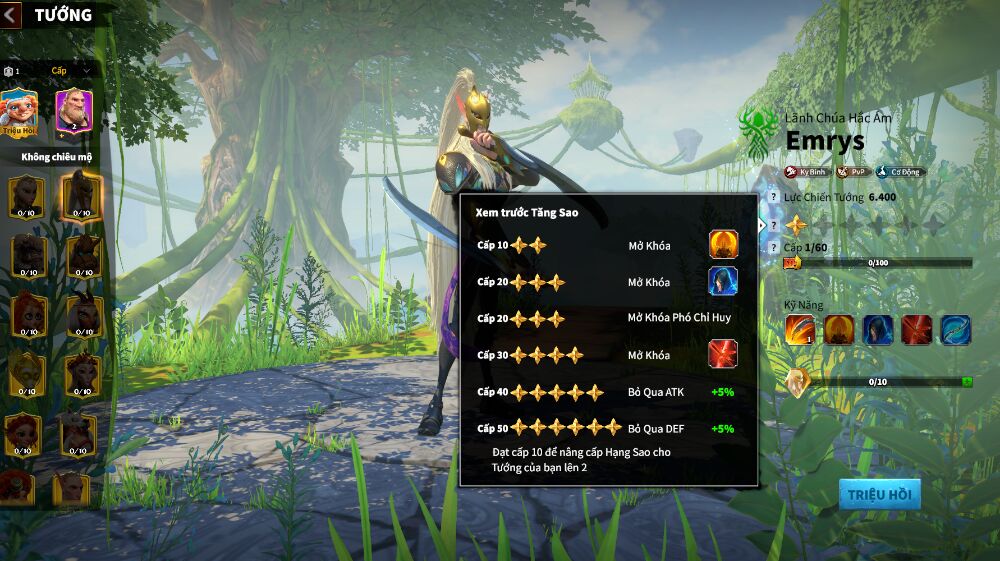This screenshot has height=561, width=1000.
Task: Click the Cấp 10 unlock skill icon in preview
Action: (x=724, y=245)
